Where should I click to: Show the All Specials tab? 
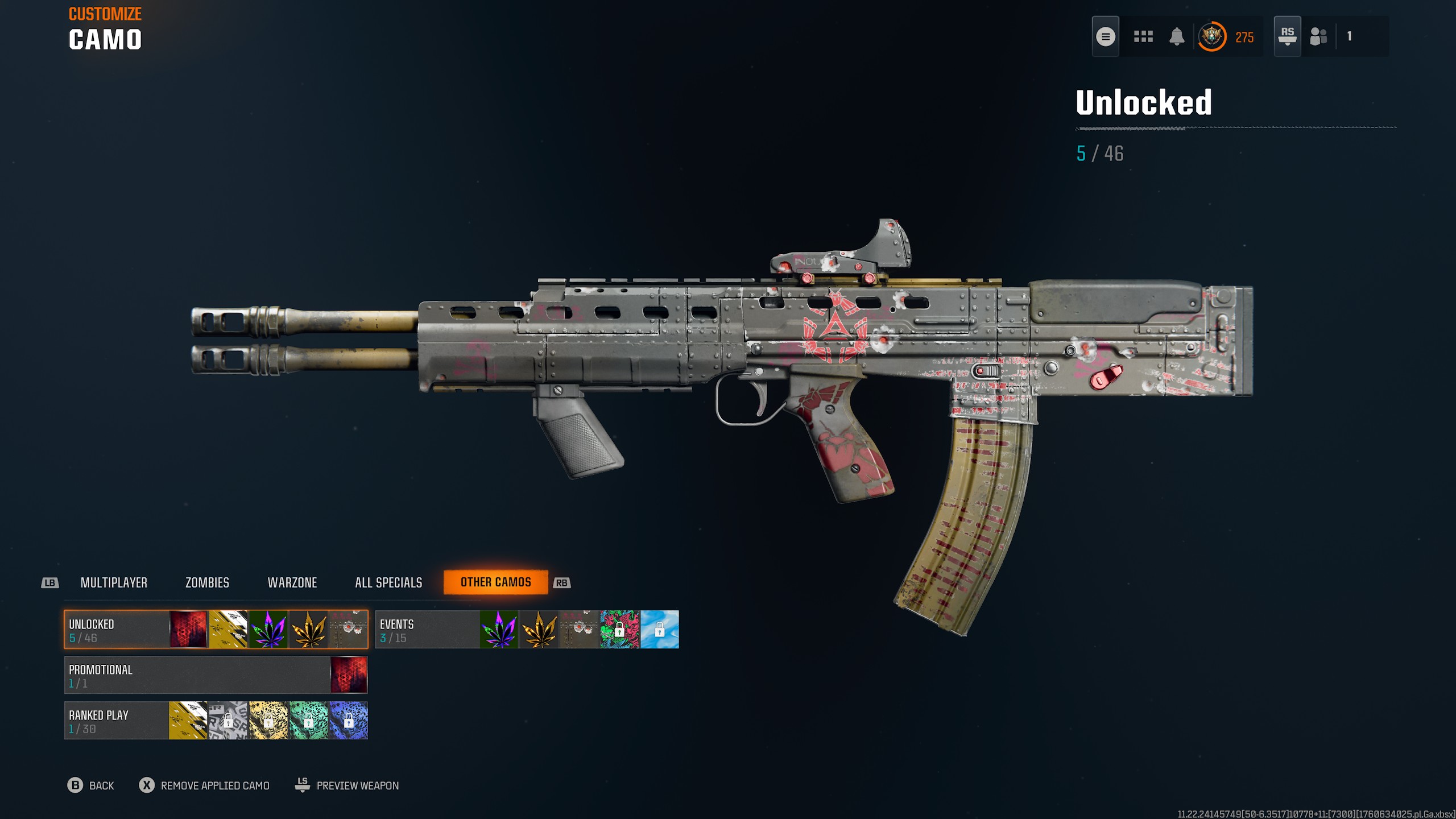(x=388, y=582)
